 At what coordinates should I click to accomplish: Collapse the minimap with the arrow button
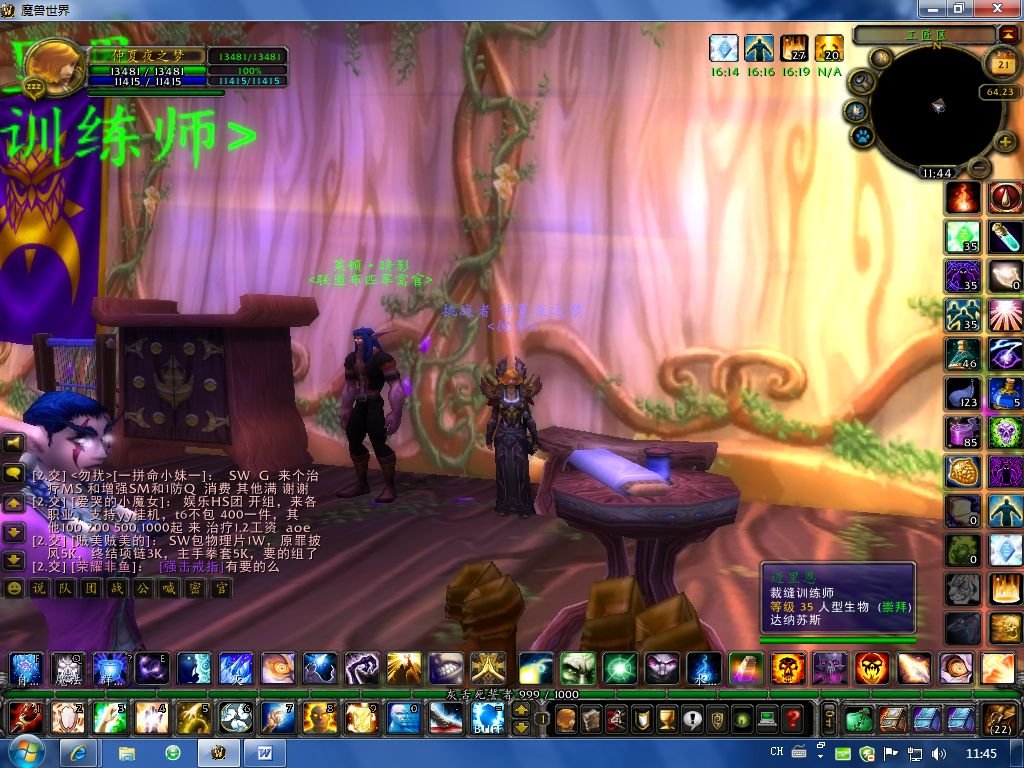pos(1007,34)
